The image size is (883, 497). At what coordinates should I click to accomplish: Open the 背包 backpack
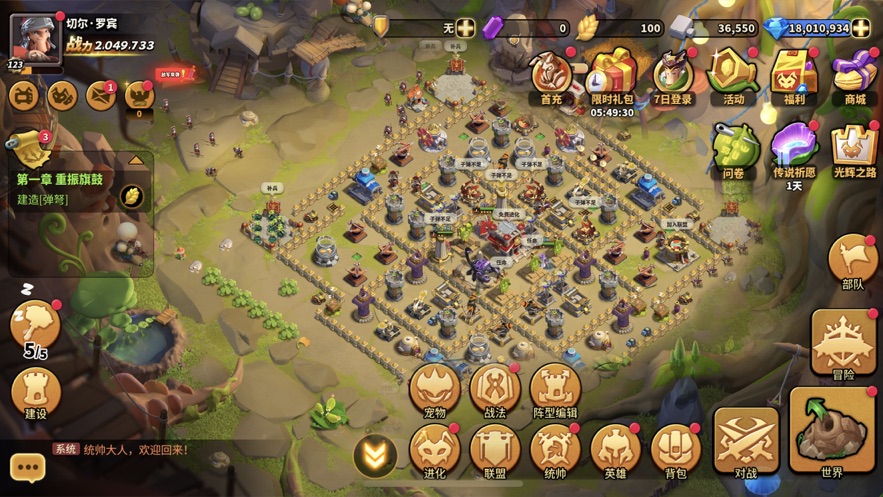(676, 448)
